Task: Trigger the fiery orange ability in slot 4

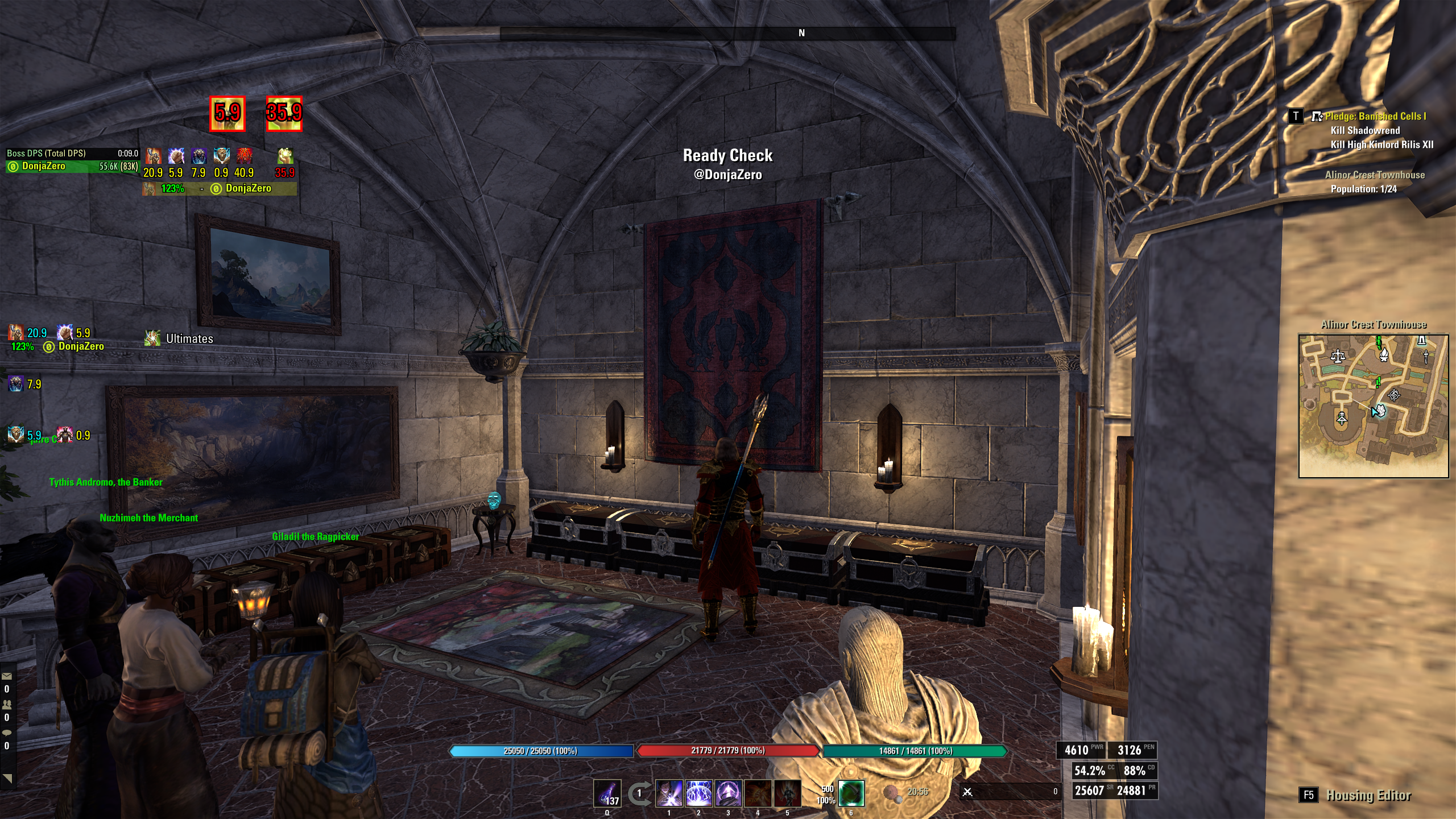Action: 758,793
